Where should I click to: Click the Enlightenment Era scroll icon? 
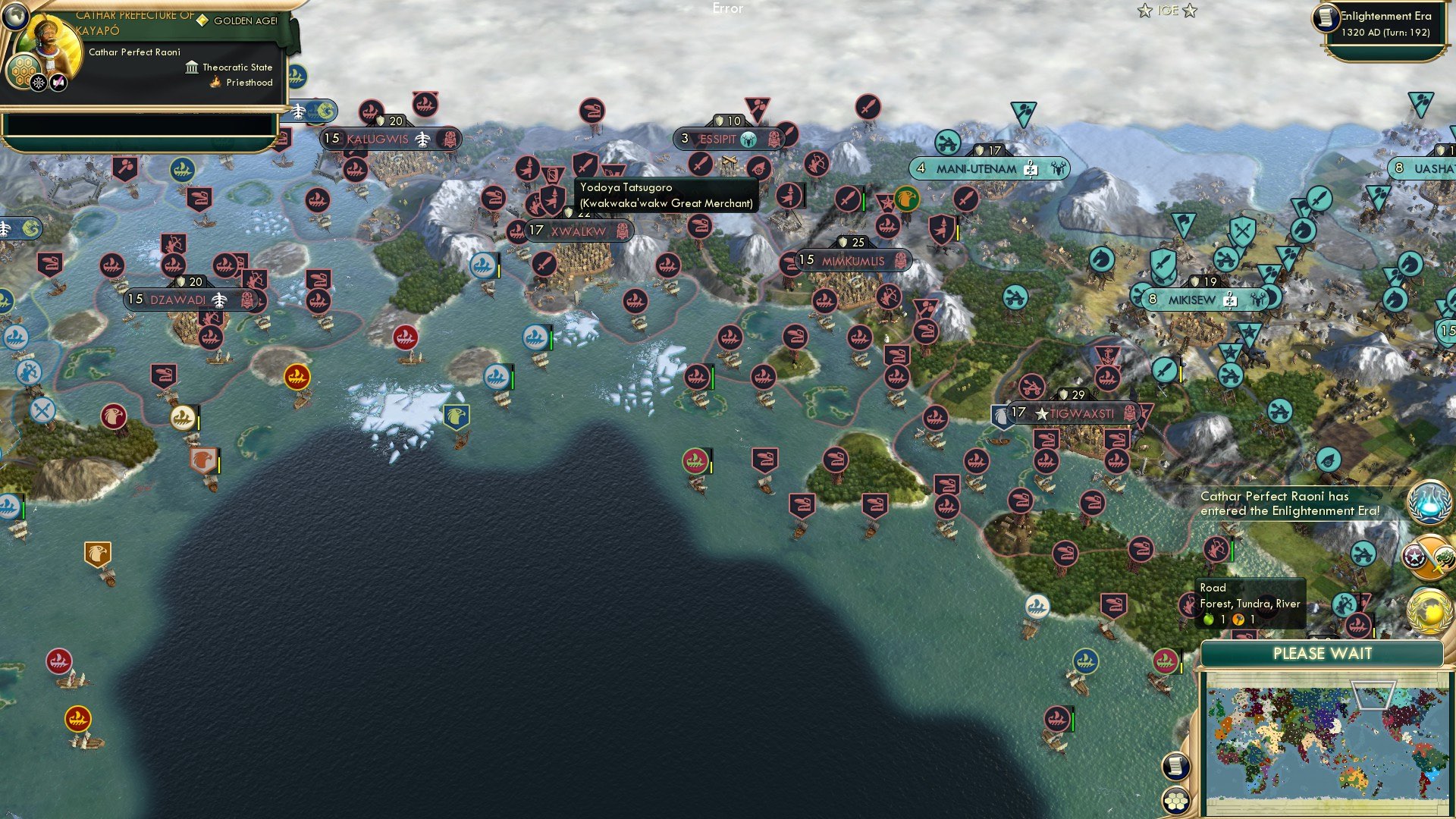(x=1326, y=17)
